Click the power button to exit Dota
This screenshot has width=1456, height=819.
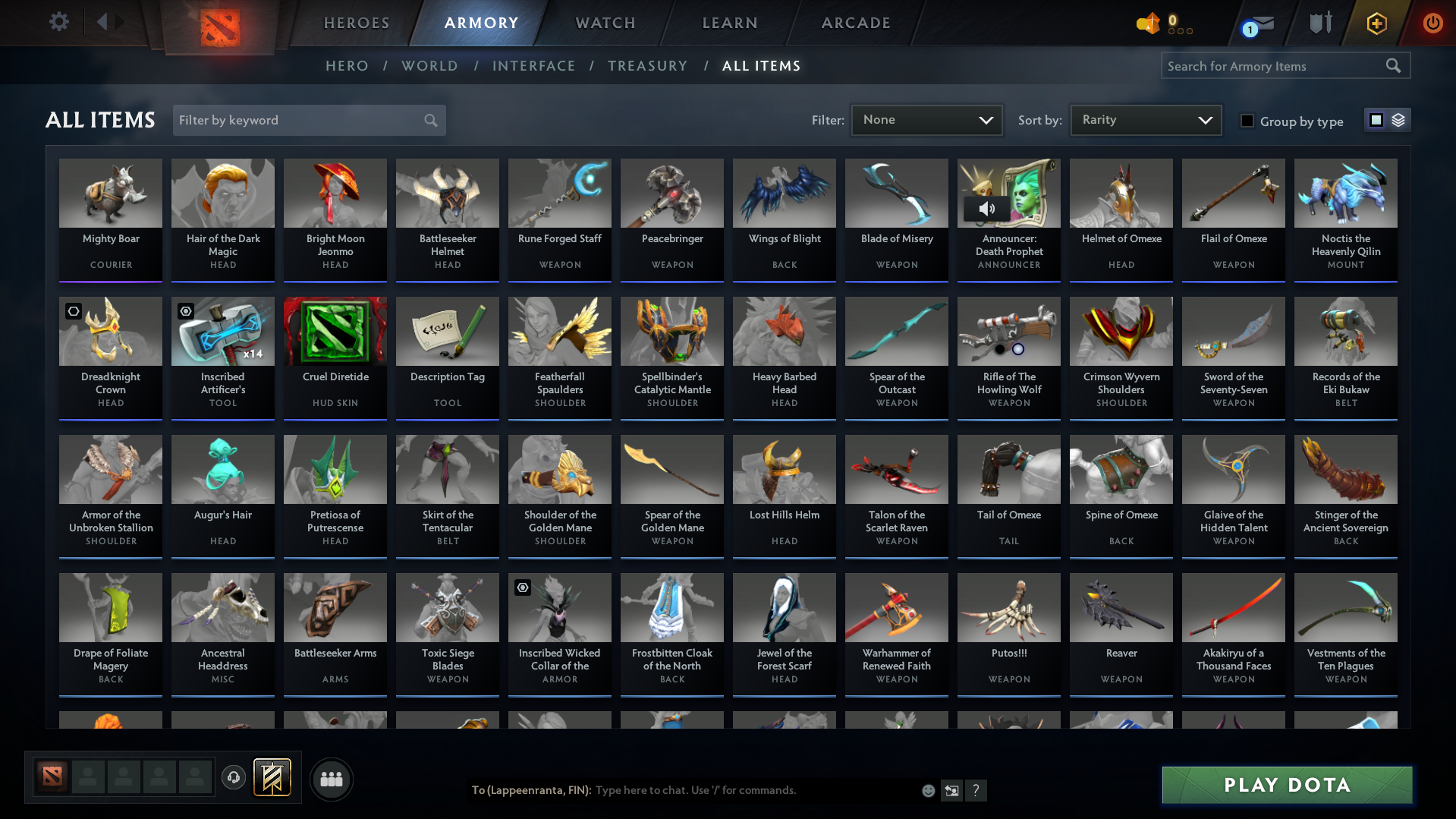click(x=1432, y=23)
